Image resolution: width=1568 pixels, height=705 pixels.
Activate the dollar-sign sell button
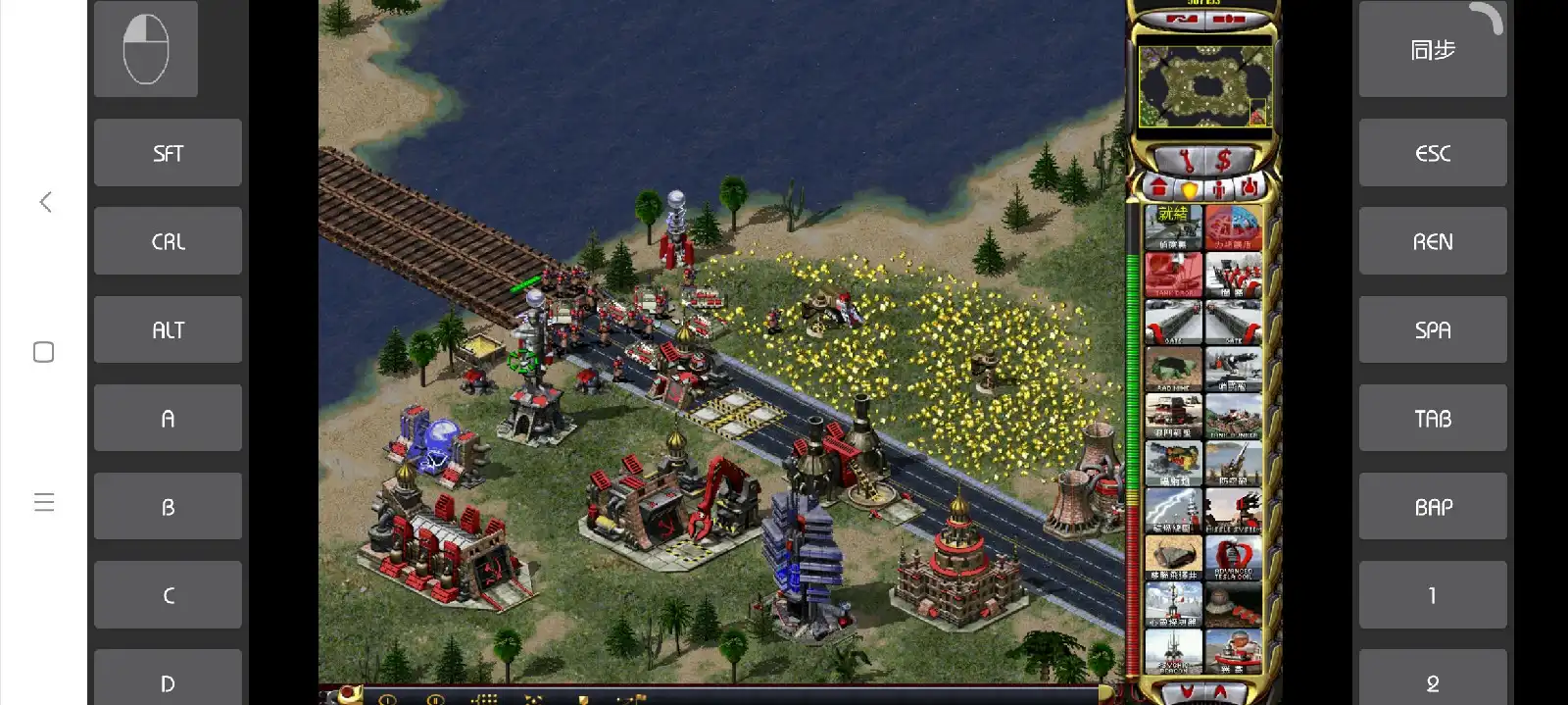(1224, 159)
